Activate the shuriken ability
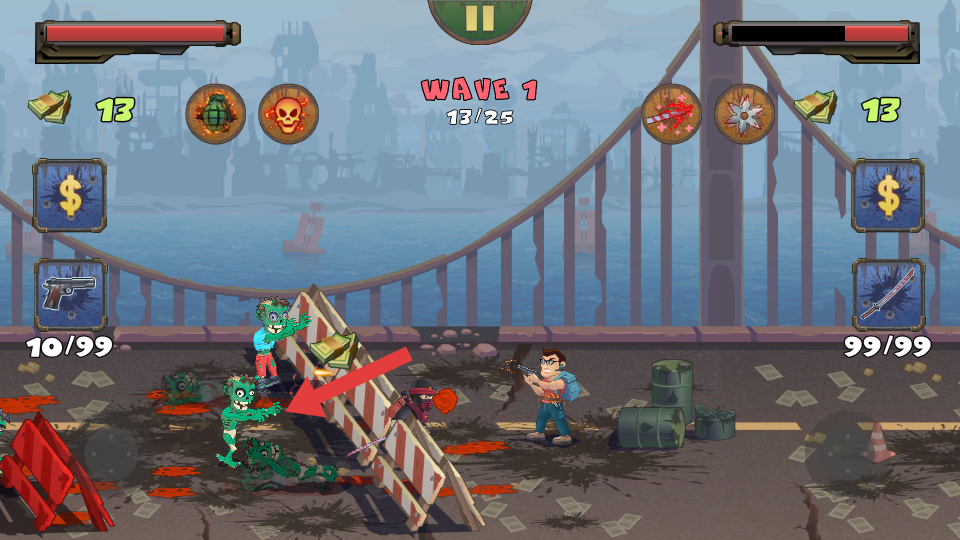The height and width of the screenshot is (540, 960). tap(745, 114)
